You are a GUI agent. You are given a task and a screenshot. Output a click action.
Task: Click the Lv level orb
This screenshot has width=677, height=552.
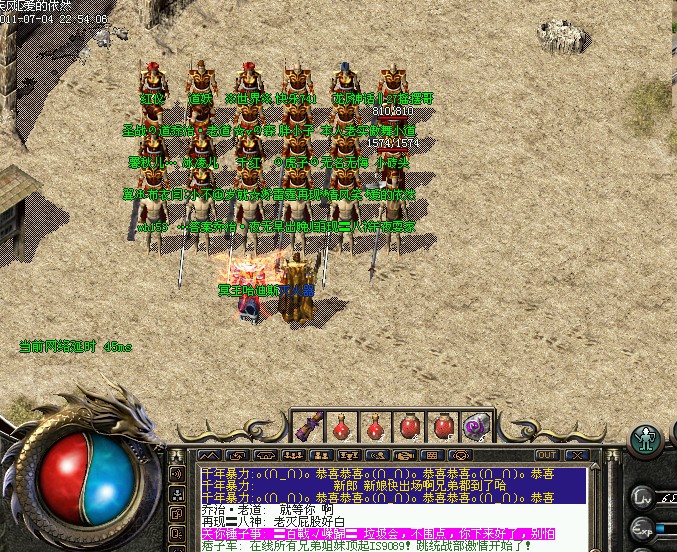[x=643, y=496]
